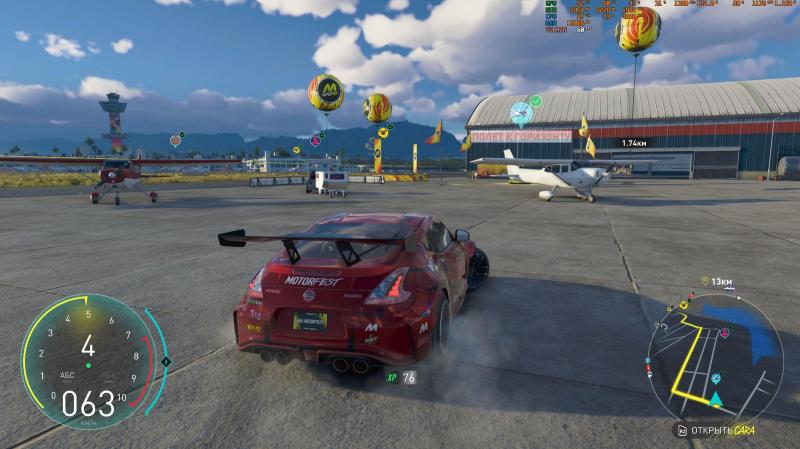The image size is (800, 449).
Task: Select the blue airplane event marker above the hangar
Action: coord(519,113)
